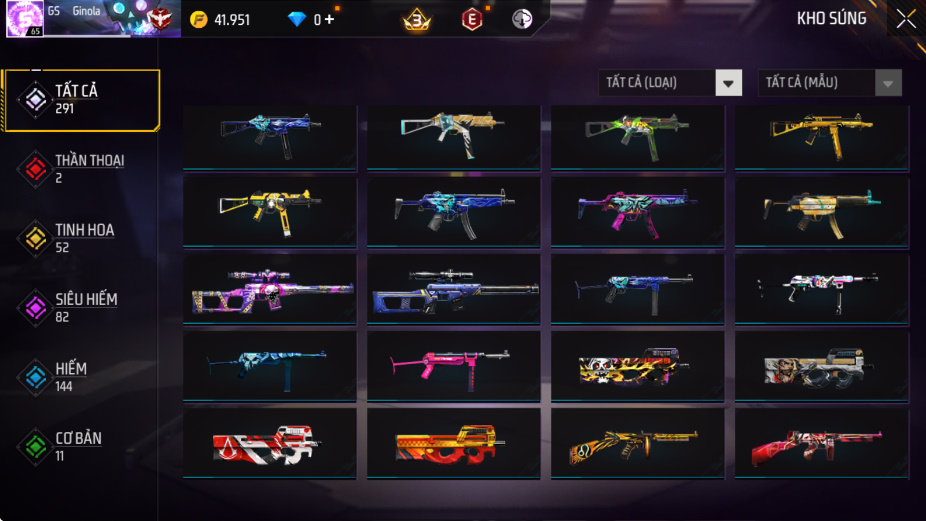Open the Ginola player profile avatar

pos(24,19)
